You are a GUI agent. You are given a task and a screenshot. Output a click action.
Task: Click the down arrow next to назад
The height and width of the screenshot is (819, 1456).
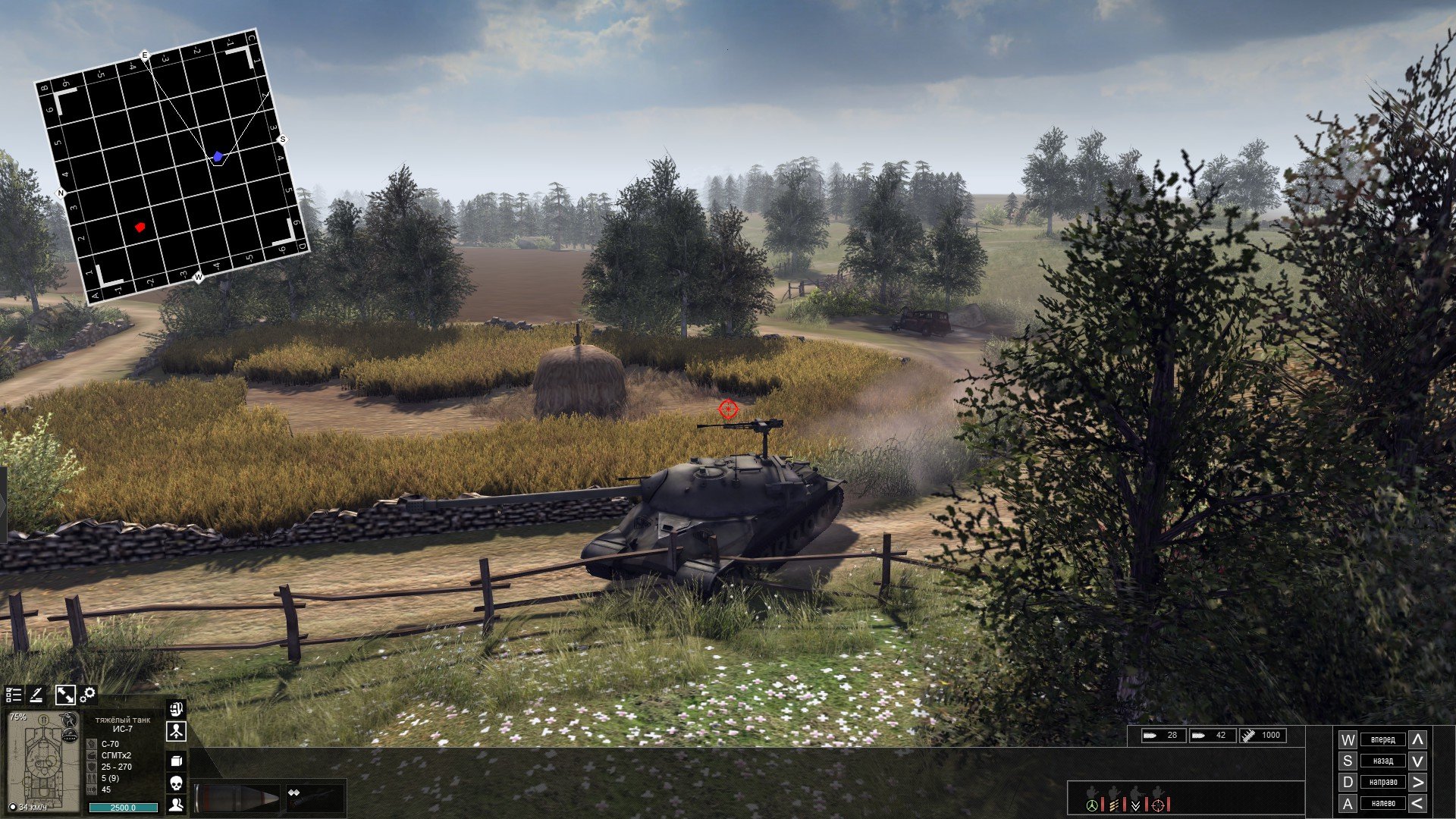click(x=1417, y=761)
